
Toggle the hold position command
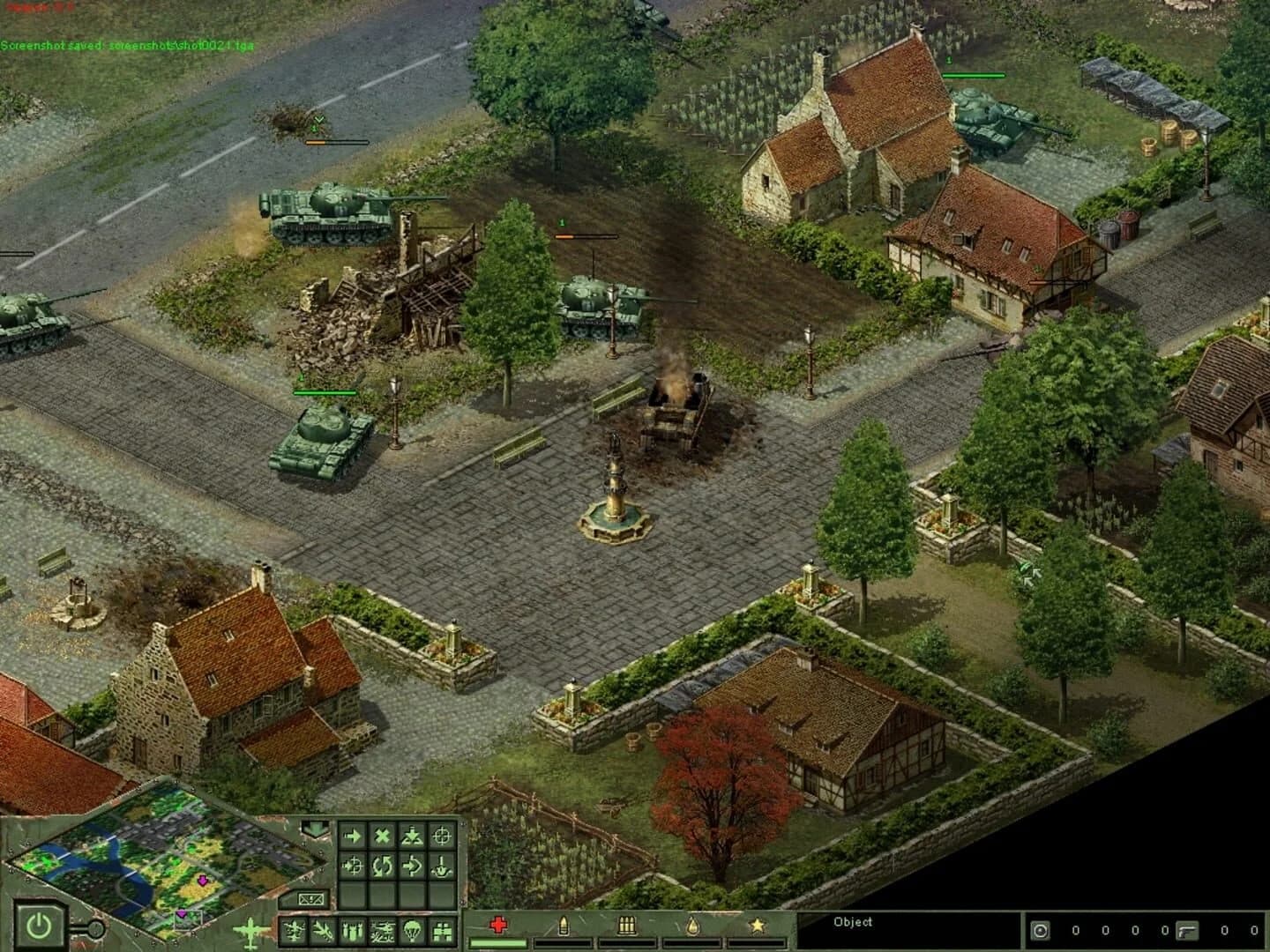412,835
